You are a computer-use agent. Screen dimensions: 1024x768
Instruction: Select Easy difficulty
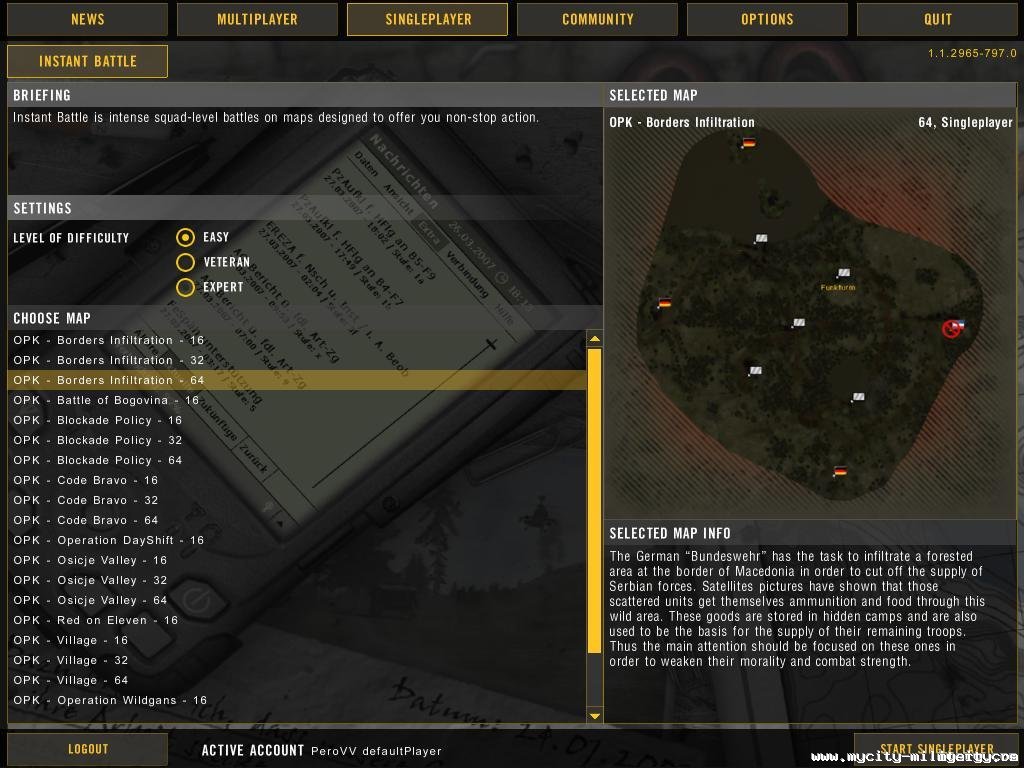(185, 237)
